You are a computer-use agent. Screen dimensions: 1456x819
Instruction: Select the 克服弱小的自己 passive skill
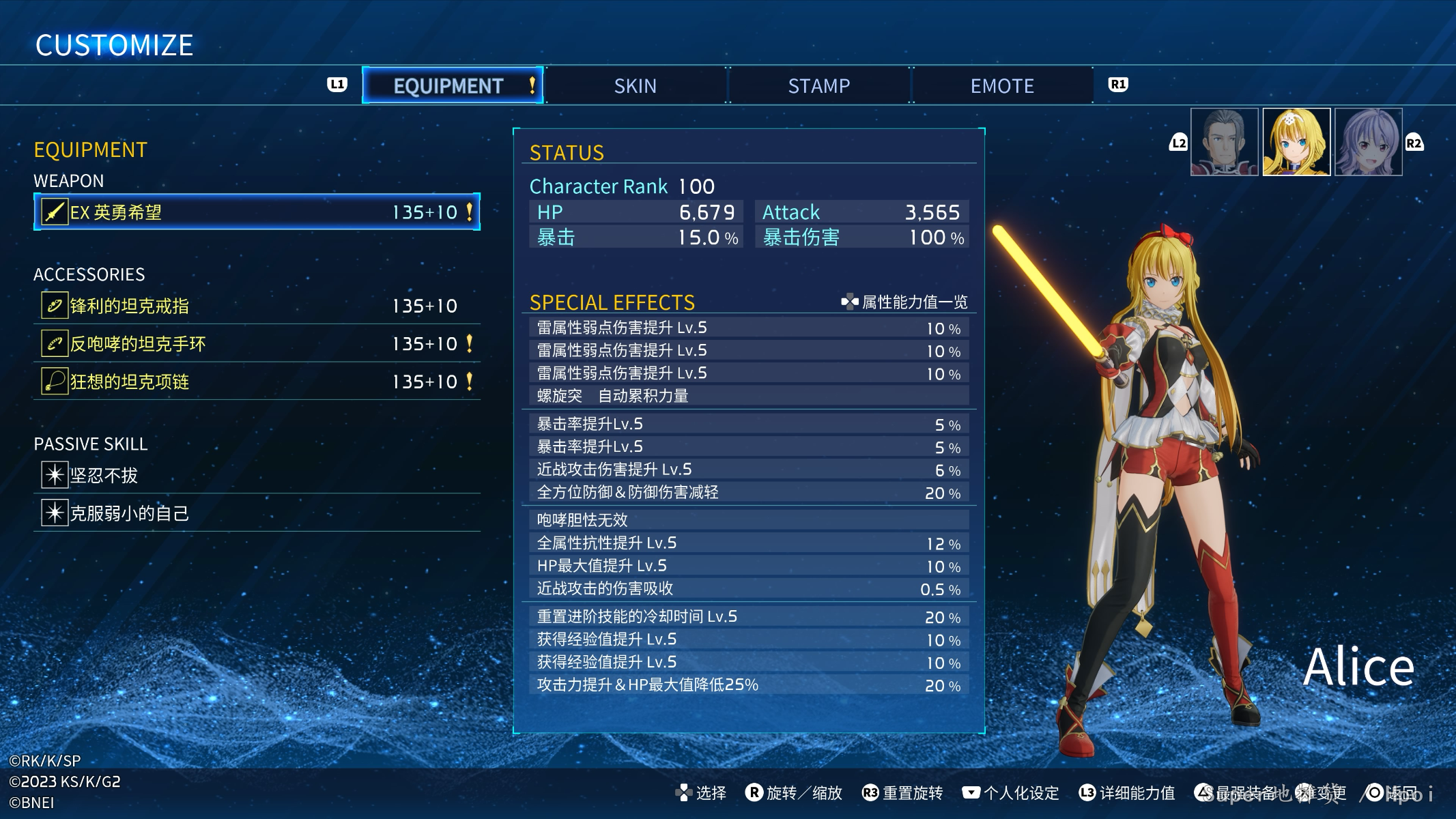(257, 513)
